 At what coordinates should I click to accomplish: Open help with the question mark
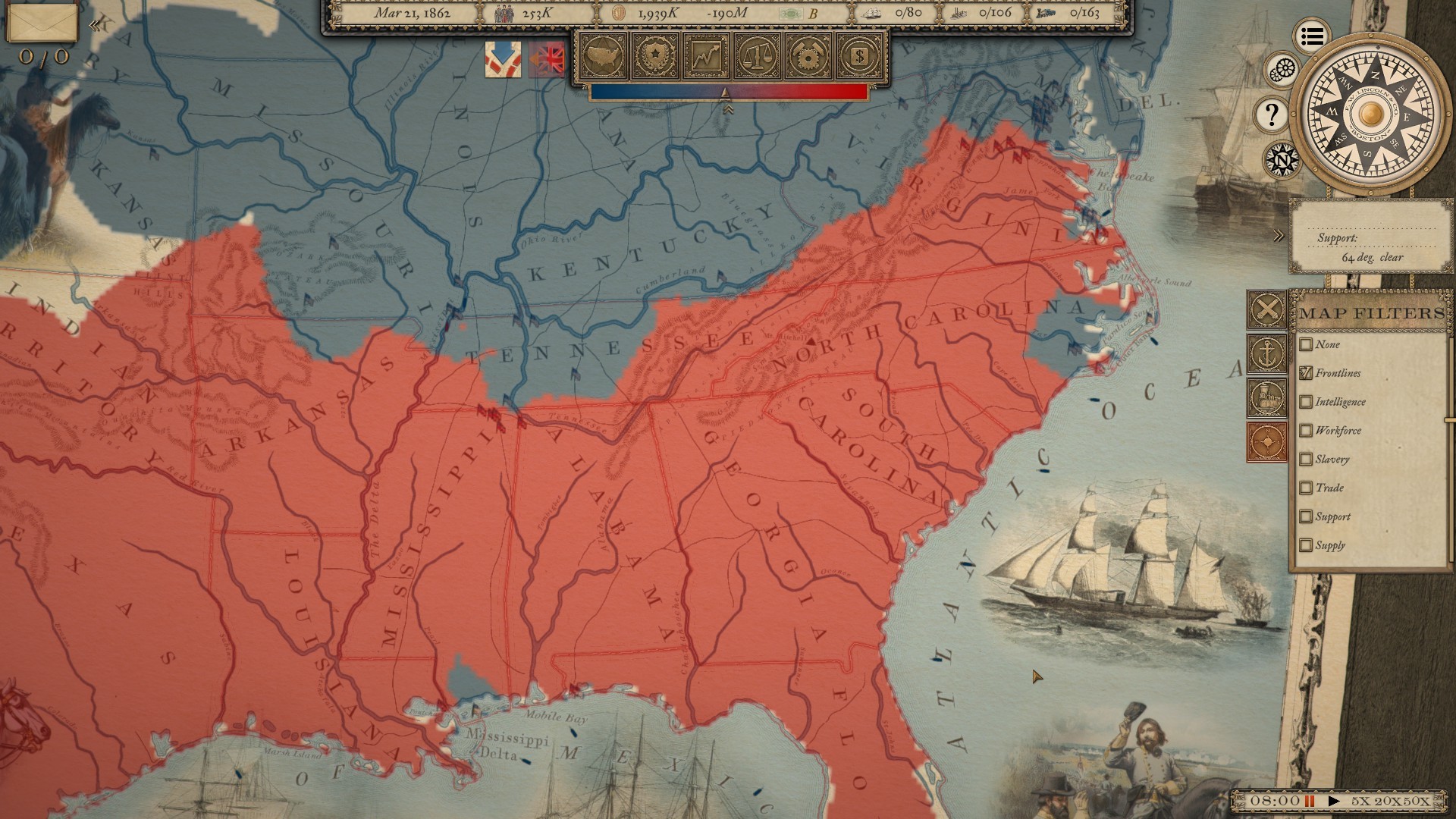pyautogui.click(x=1272, y=115)
